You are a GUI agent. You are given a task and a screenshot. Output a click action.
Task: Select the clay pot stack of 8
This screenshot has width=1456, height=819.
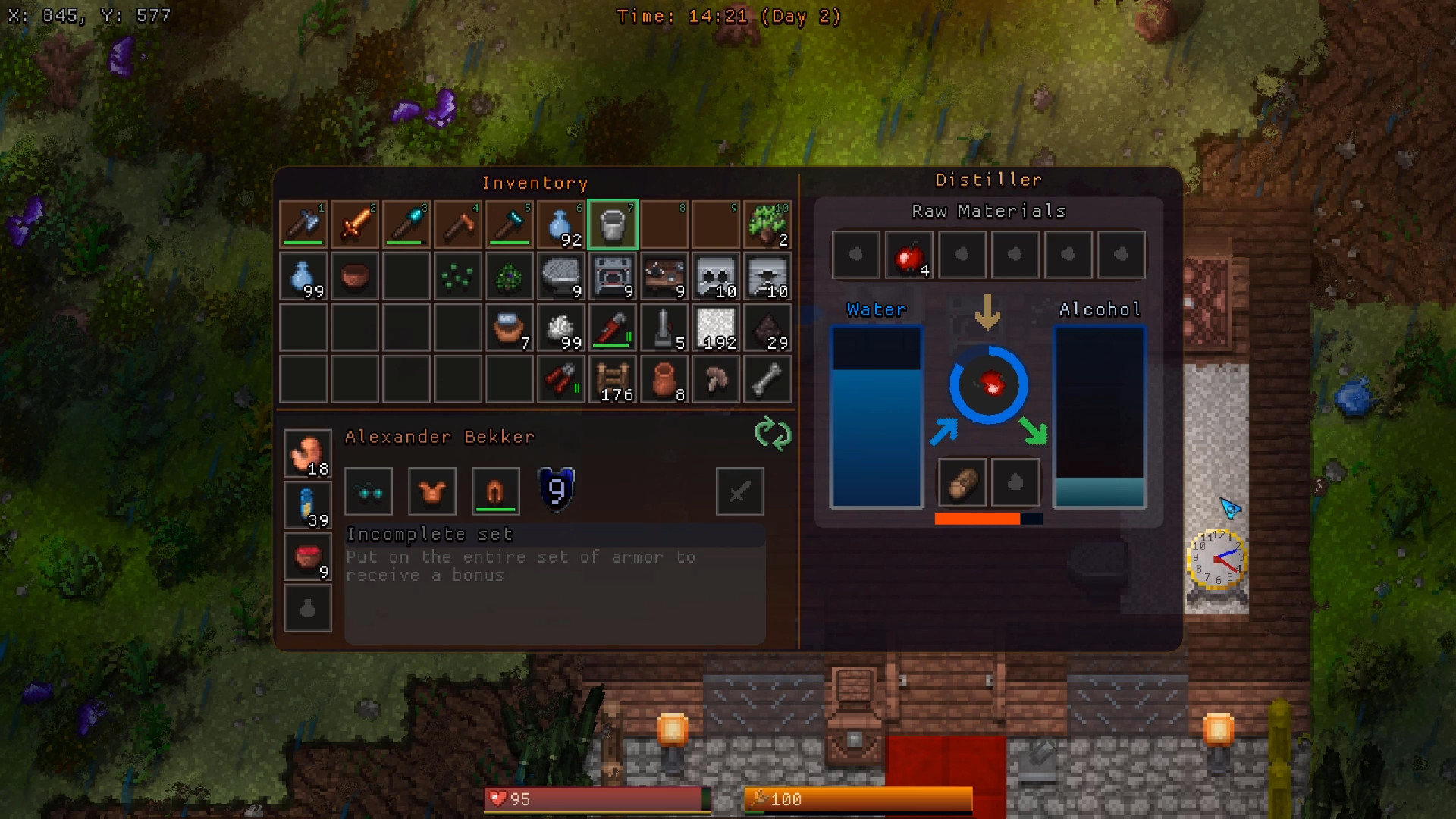point(664,379)
